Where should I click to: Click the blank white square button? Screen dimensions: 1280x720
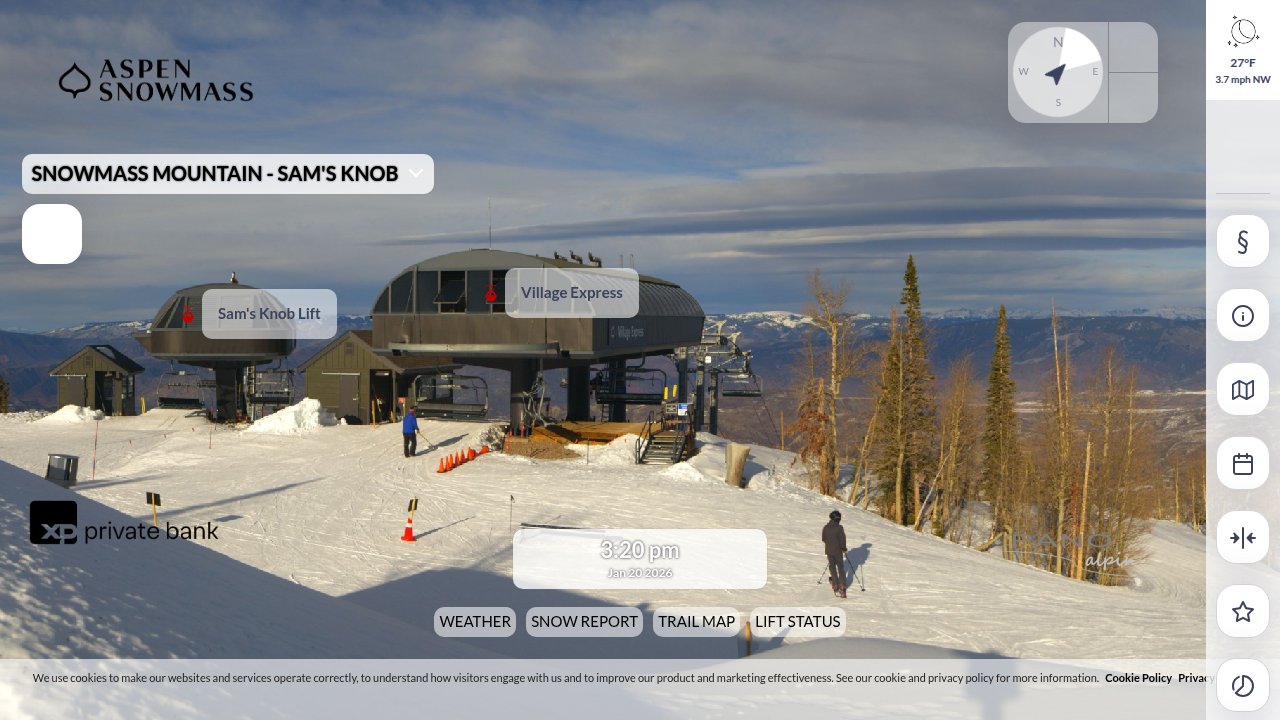(52, 234)
